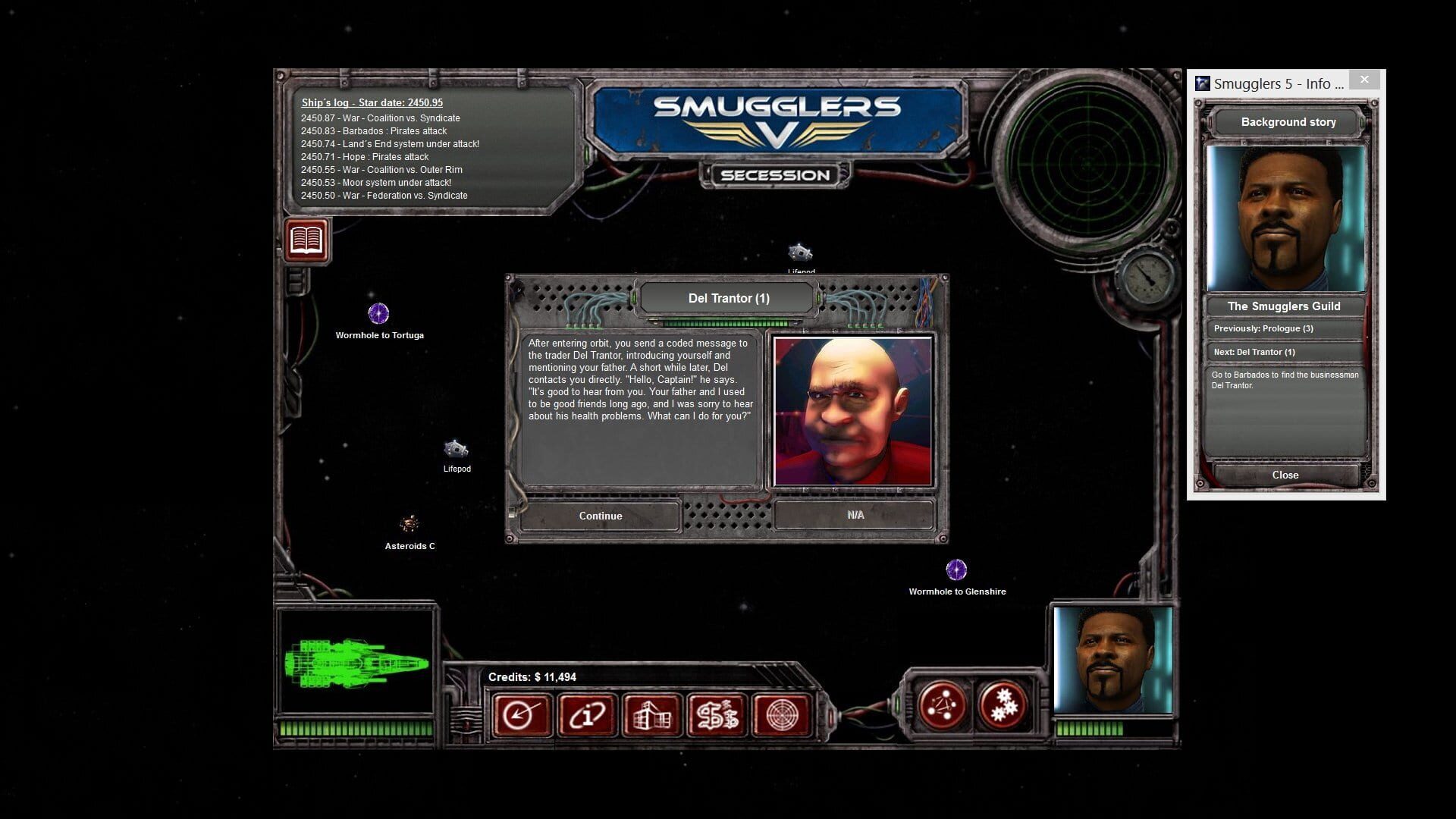Screen dimensions: 1456x819
Task: Click the Wormhole to Glenshire
Action: pyautogui.click(x=957, y=568)
